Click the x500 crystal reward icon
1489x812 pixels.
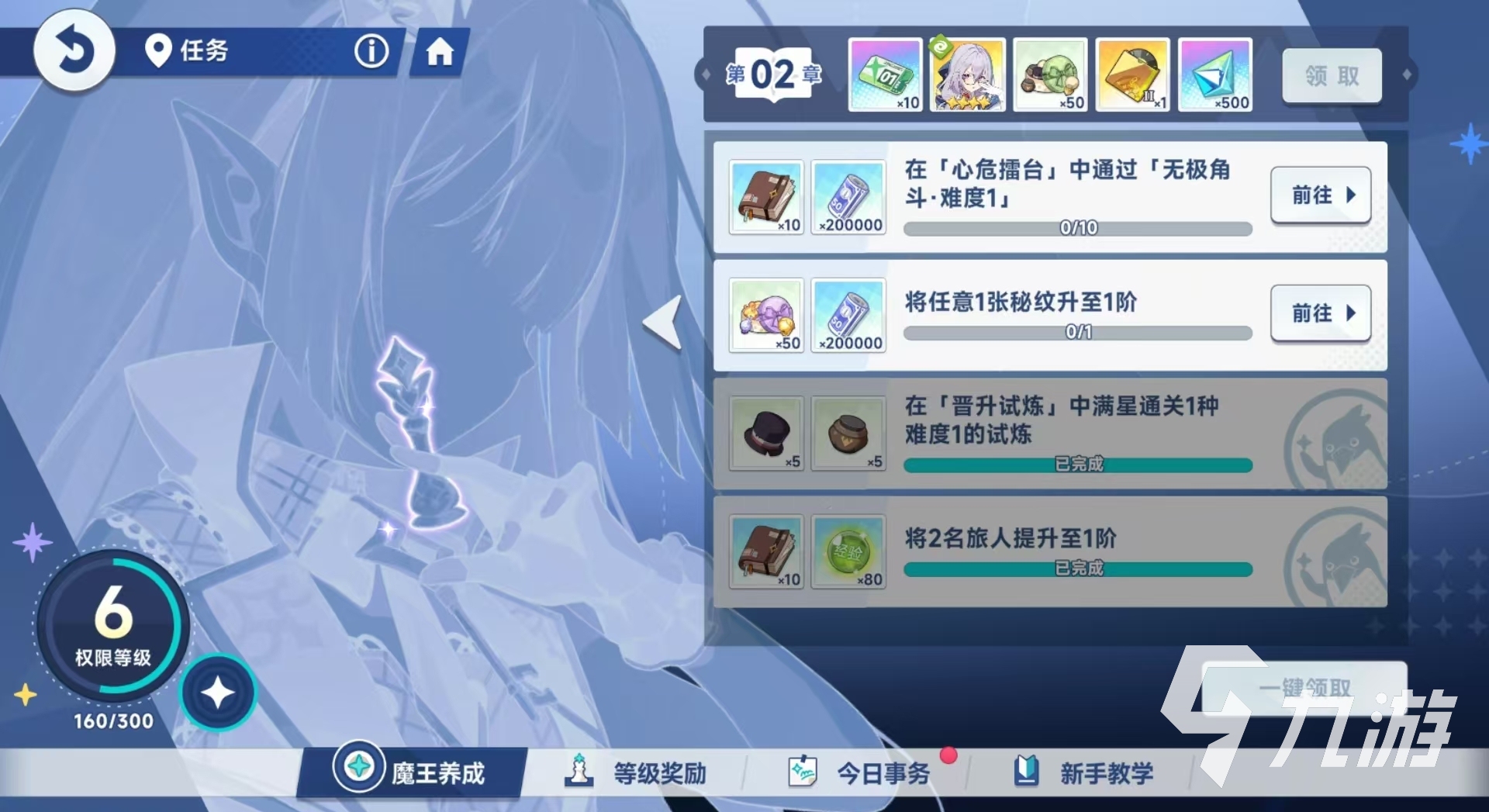(x=1215, y=74)
